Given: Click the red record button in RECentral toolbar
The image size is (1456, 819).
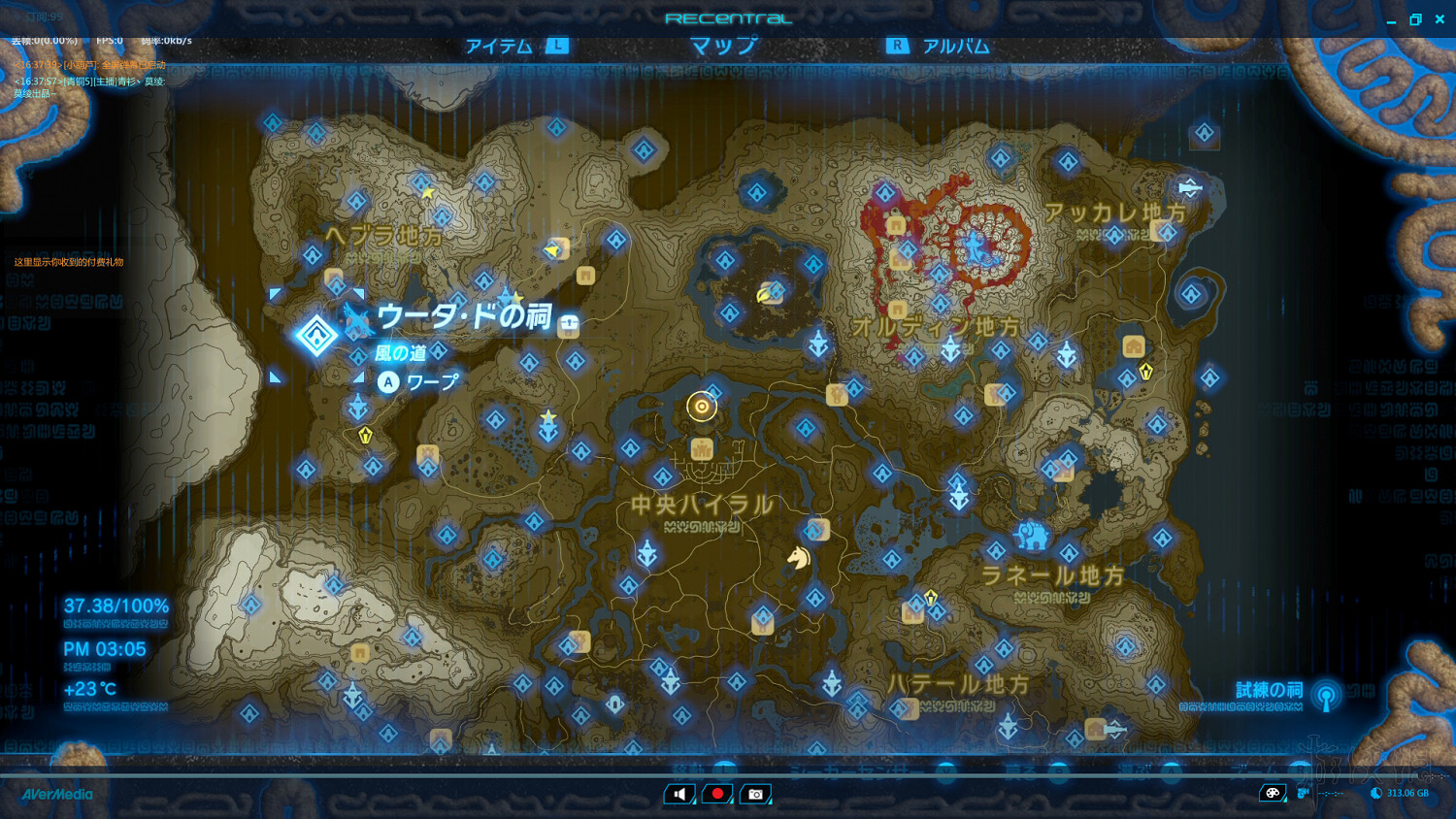Looking at the screenshot, I should click(x=717, y=794).
